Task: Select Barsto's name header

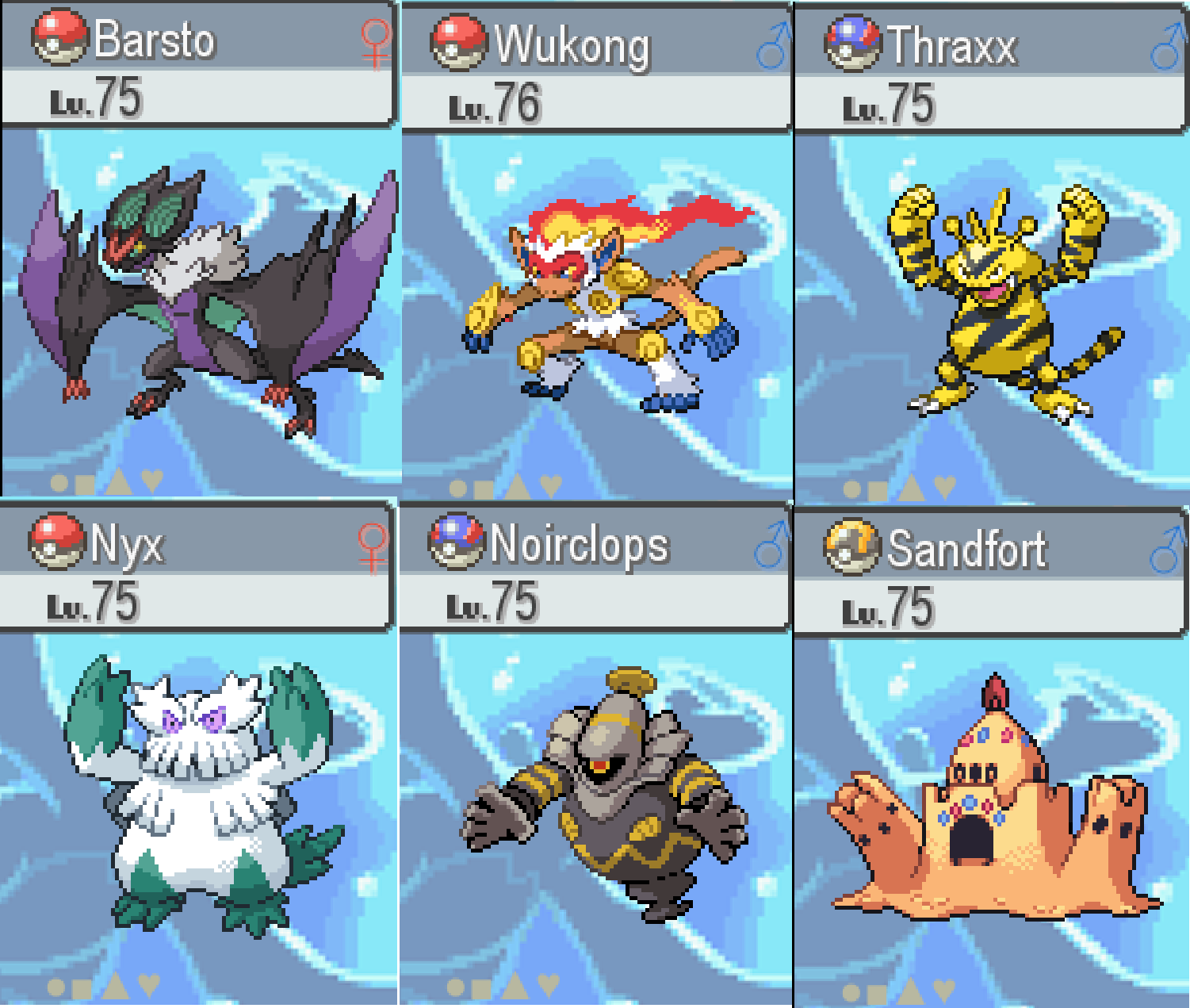Action: 155,40
